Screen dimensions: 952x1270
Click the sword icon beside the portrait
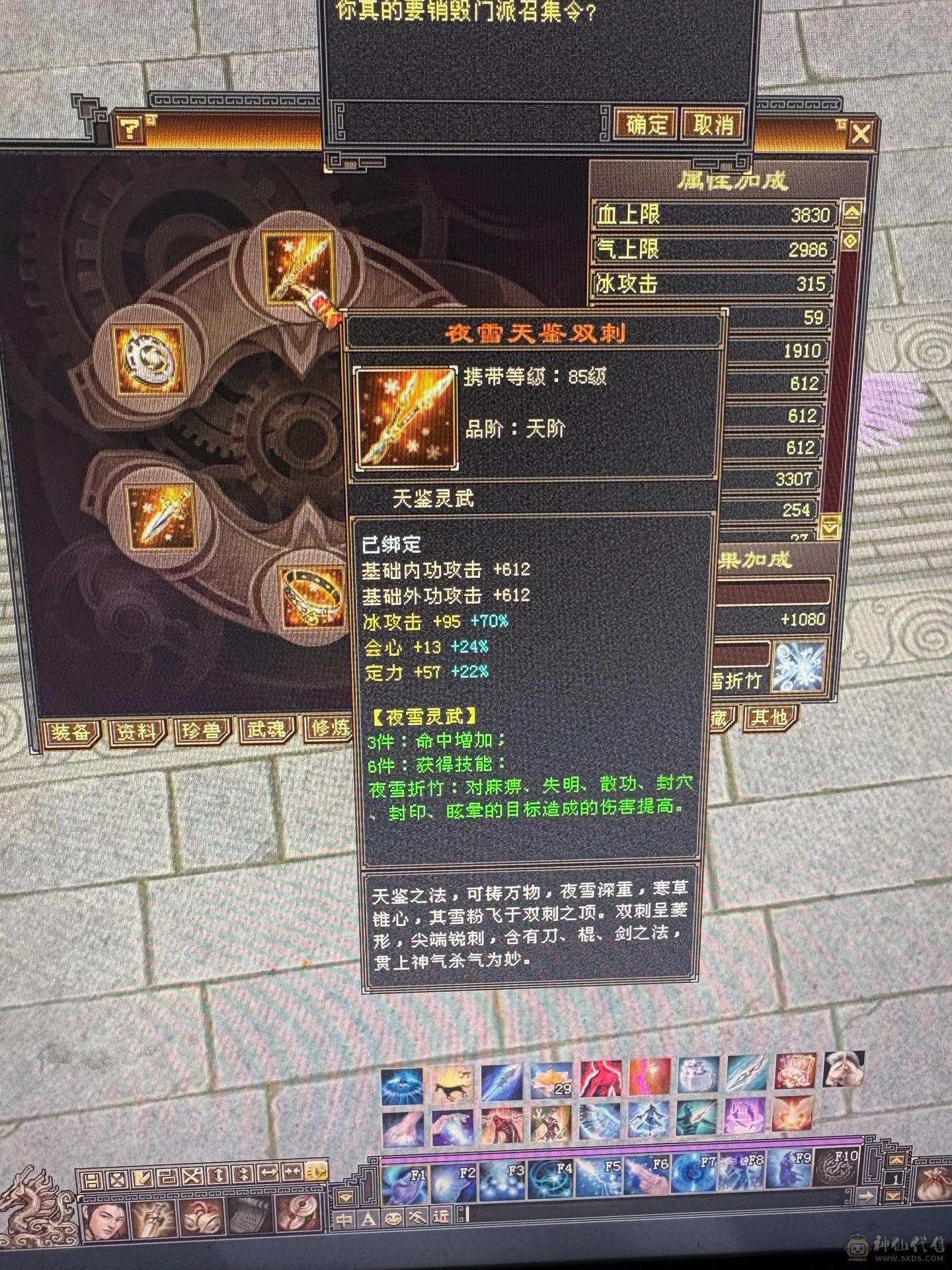coord(152,1219)
